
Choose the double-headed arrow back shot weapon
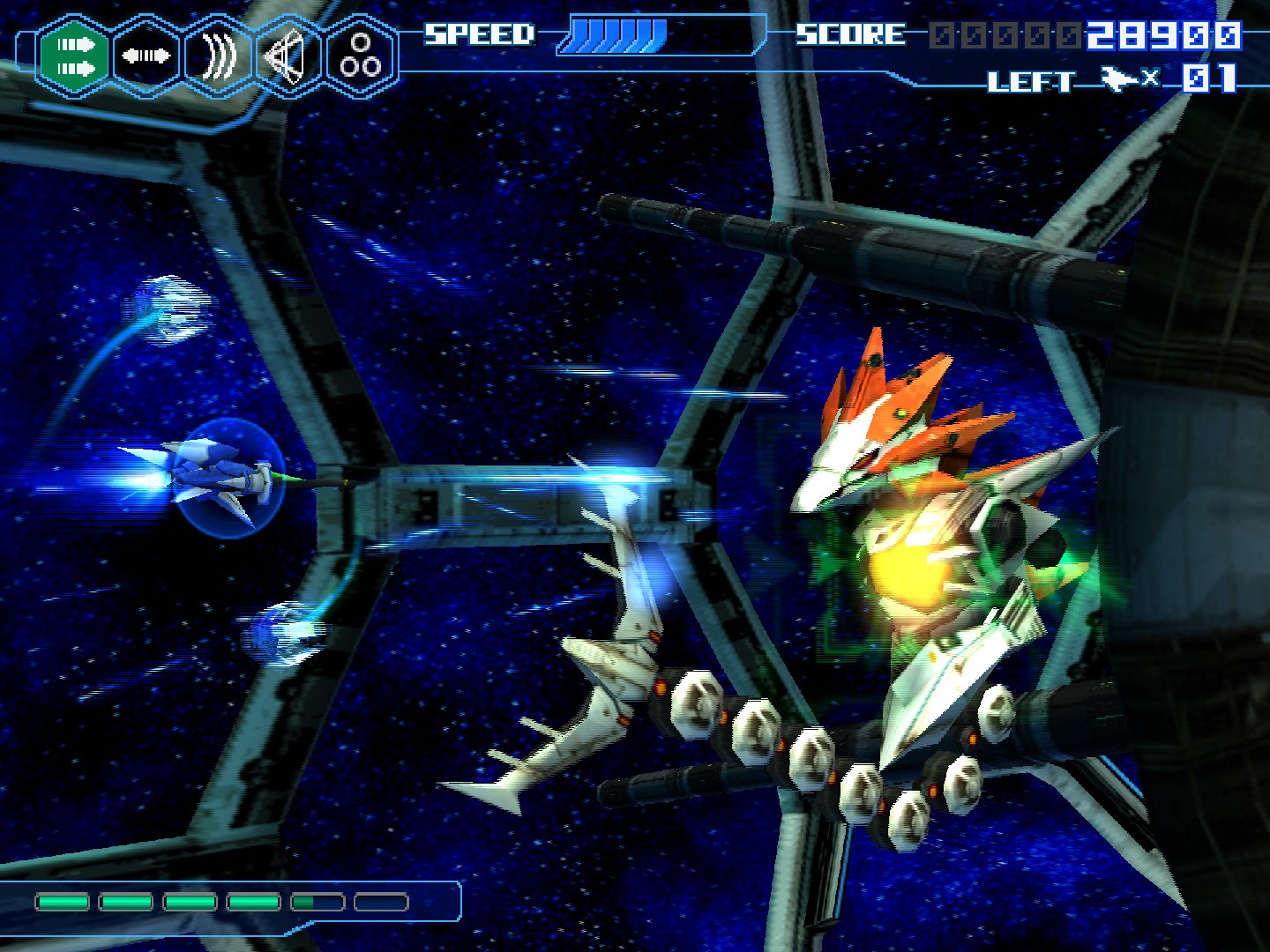[146, 56]
